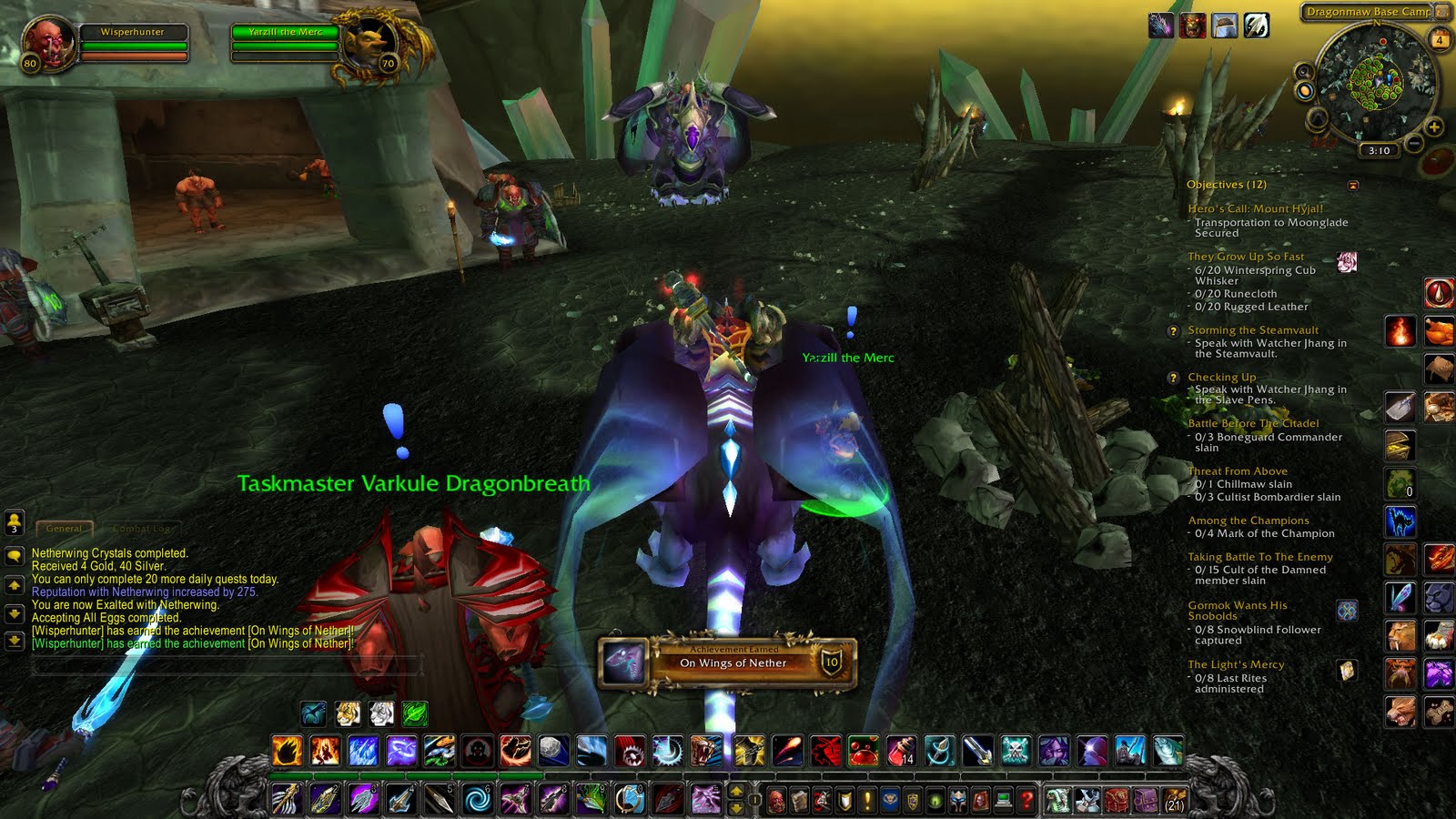The image size is (1456, 819).
Task: Open the Main Menu computer icon
Action: [x=1003, y=799]
